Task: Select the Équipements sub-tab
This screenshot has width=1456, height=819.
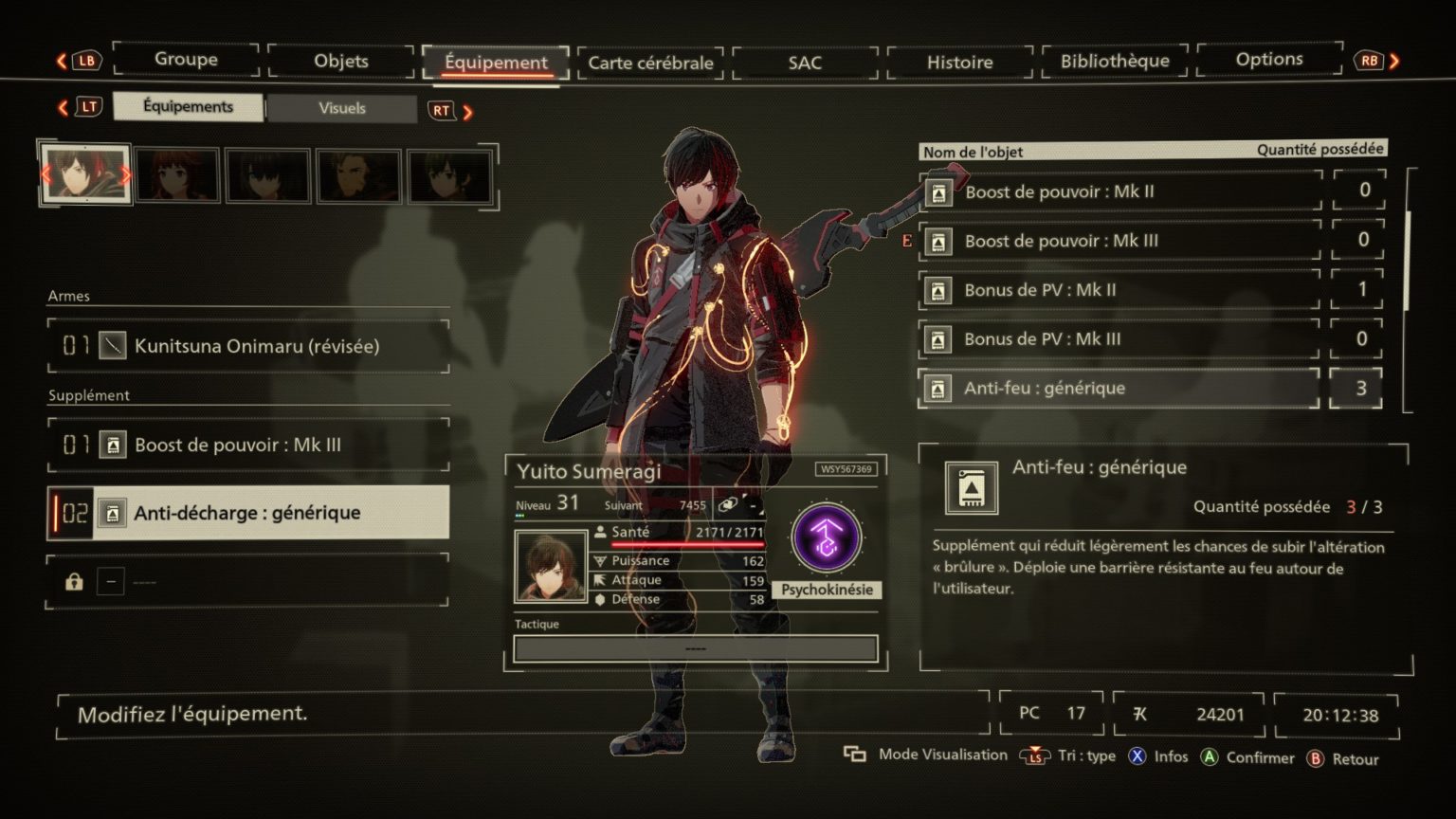Action: coord(188,107)
